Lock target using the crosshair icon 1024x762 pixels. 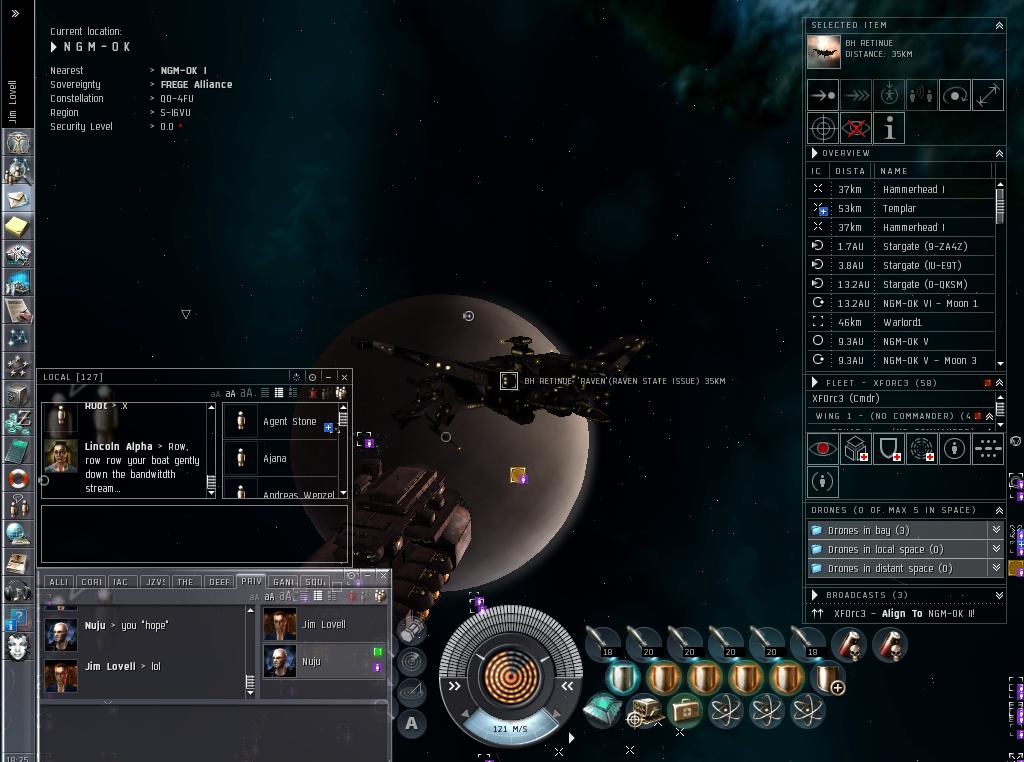coord(823,128)
